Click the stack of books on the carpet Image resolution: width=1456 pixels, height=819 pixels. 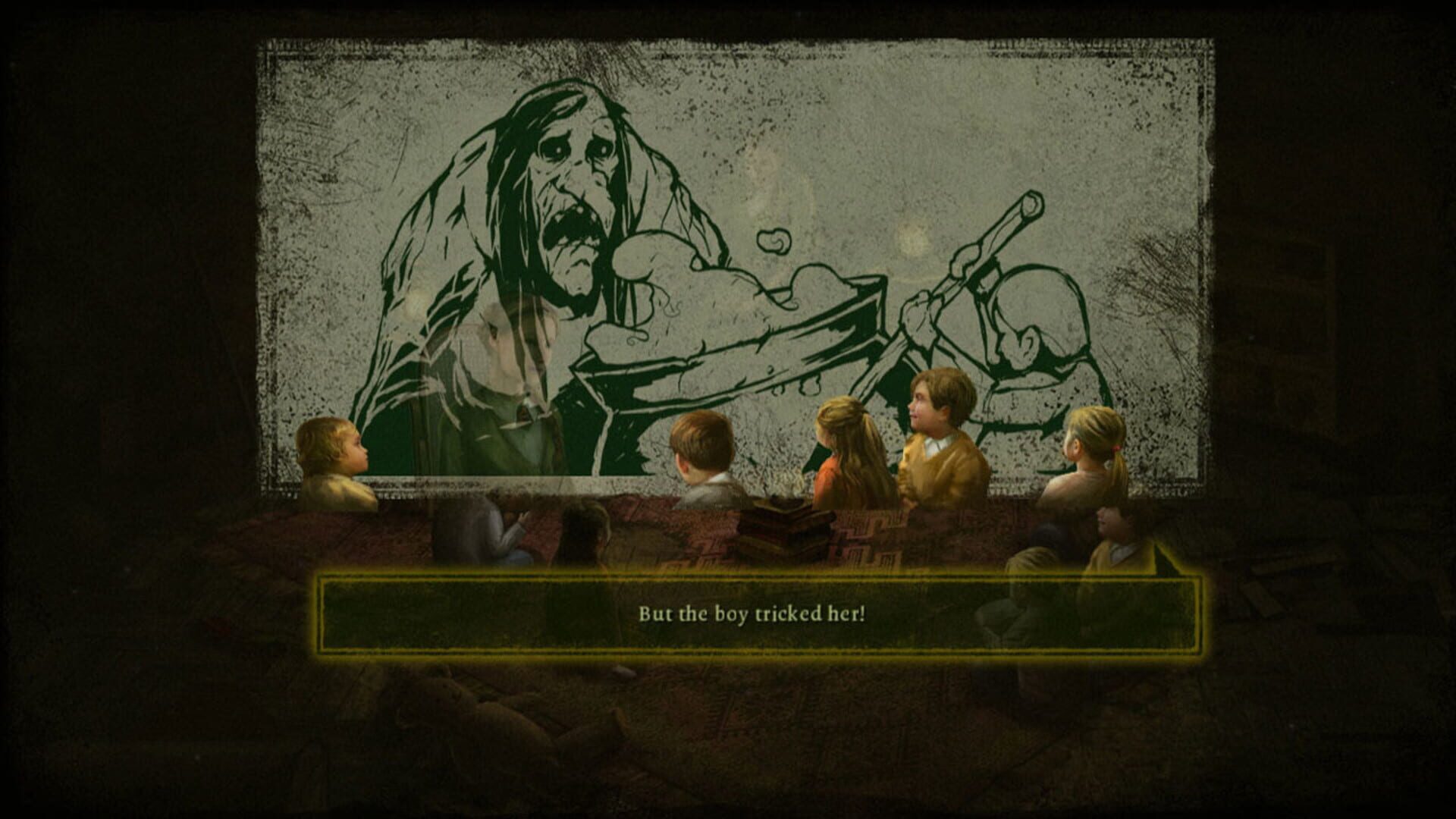[781, 531]
